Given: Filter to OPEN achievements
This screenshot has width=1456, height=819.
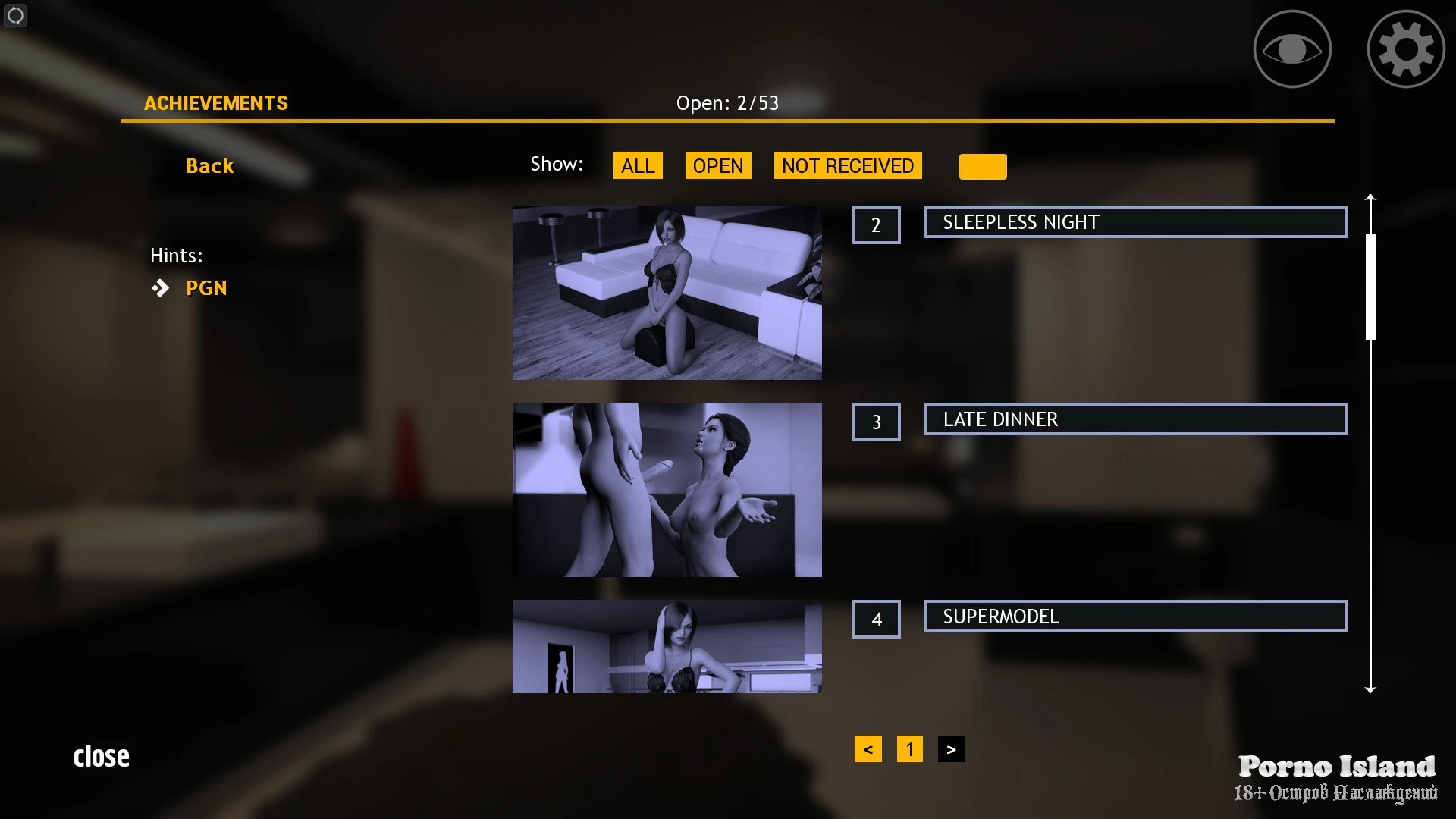Looking at the screenshot, I should pos(717,166).
